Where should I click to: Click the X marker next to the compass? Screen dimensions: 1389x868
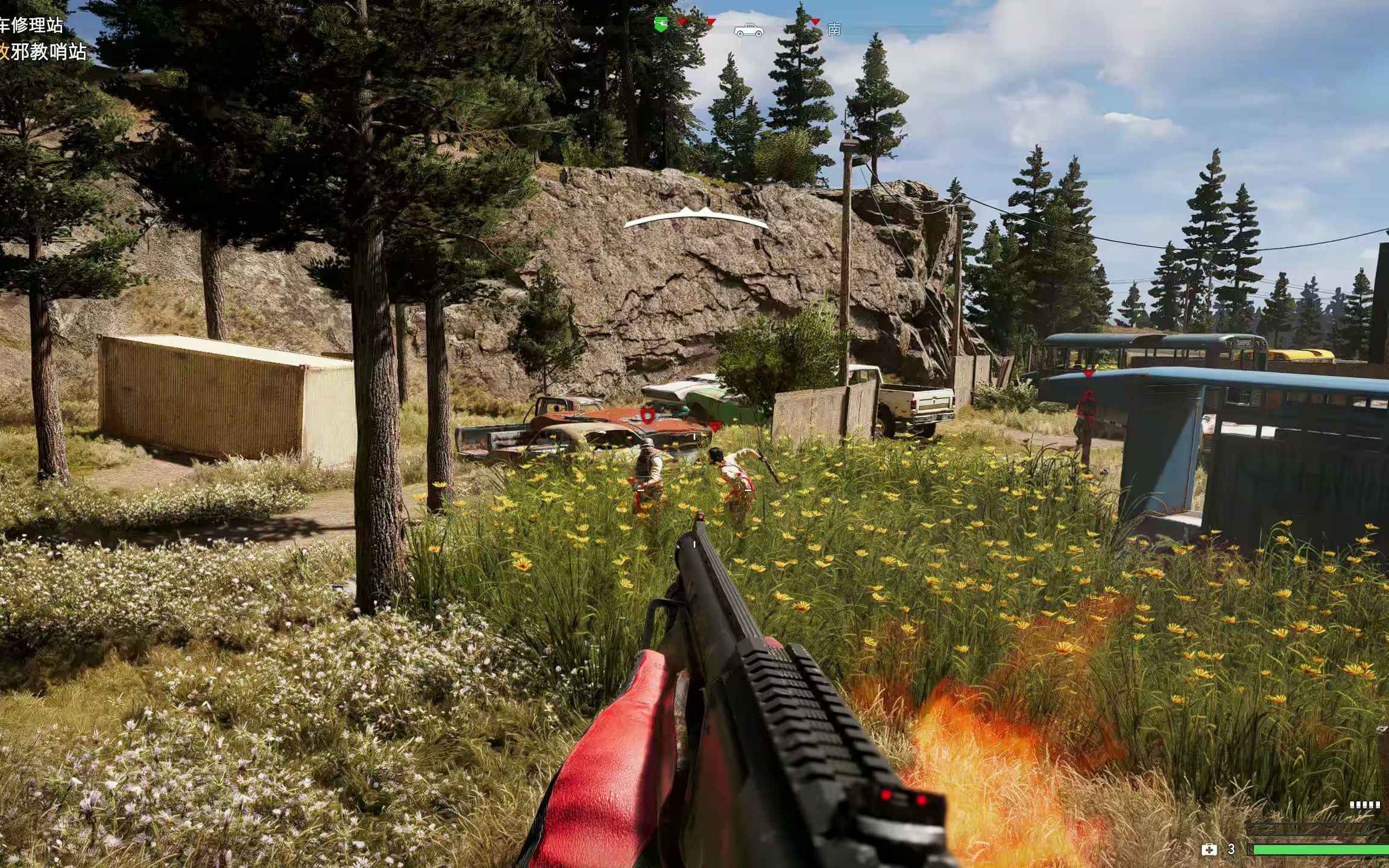(x=599, y=30)
